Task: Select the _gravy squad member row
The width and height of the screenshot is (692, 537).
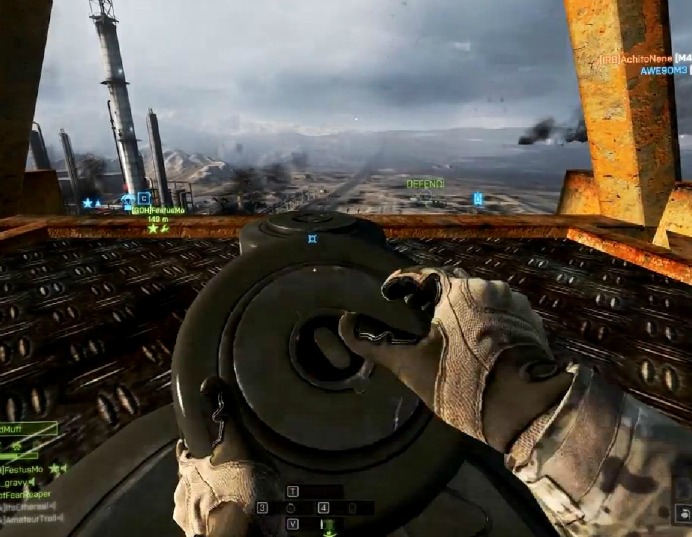Action: click(20, 481)
